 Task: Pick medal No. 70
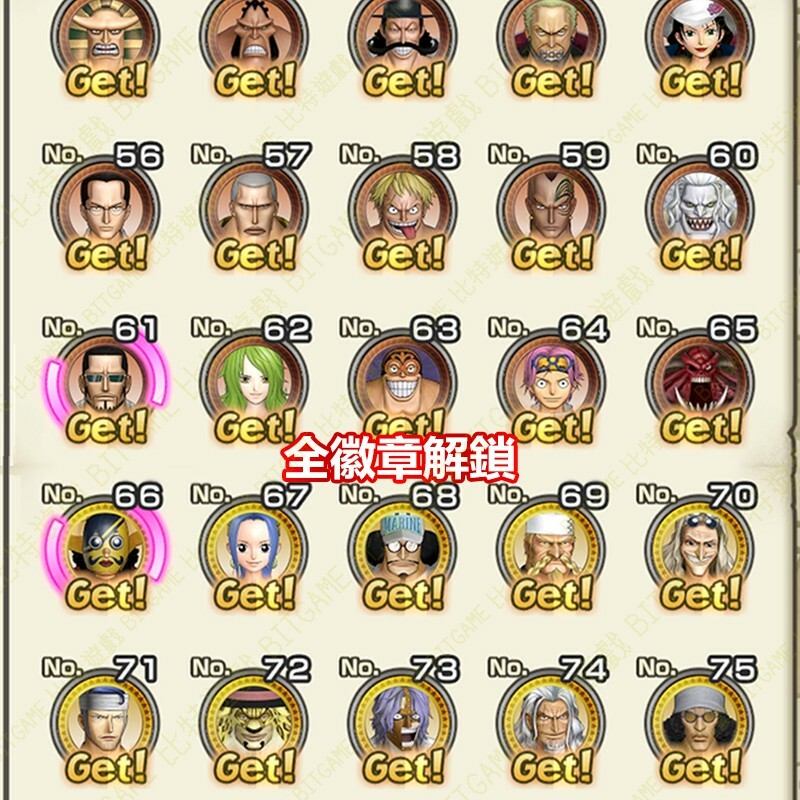coord(699,548)
